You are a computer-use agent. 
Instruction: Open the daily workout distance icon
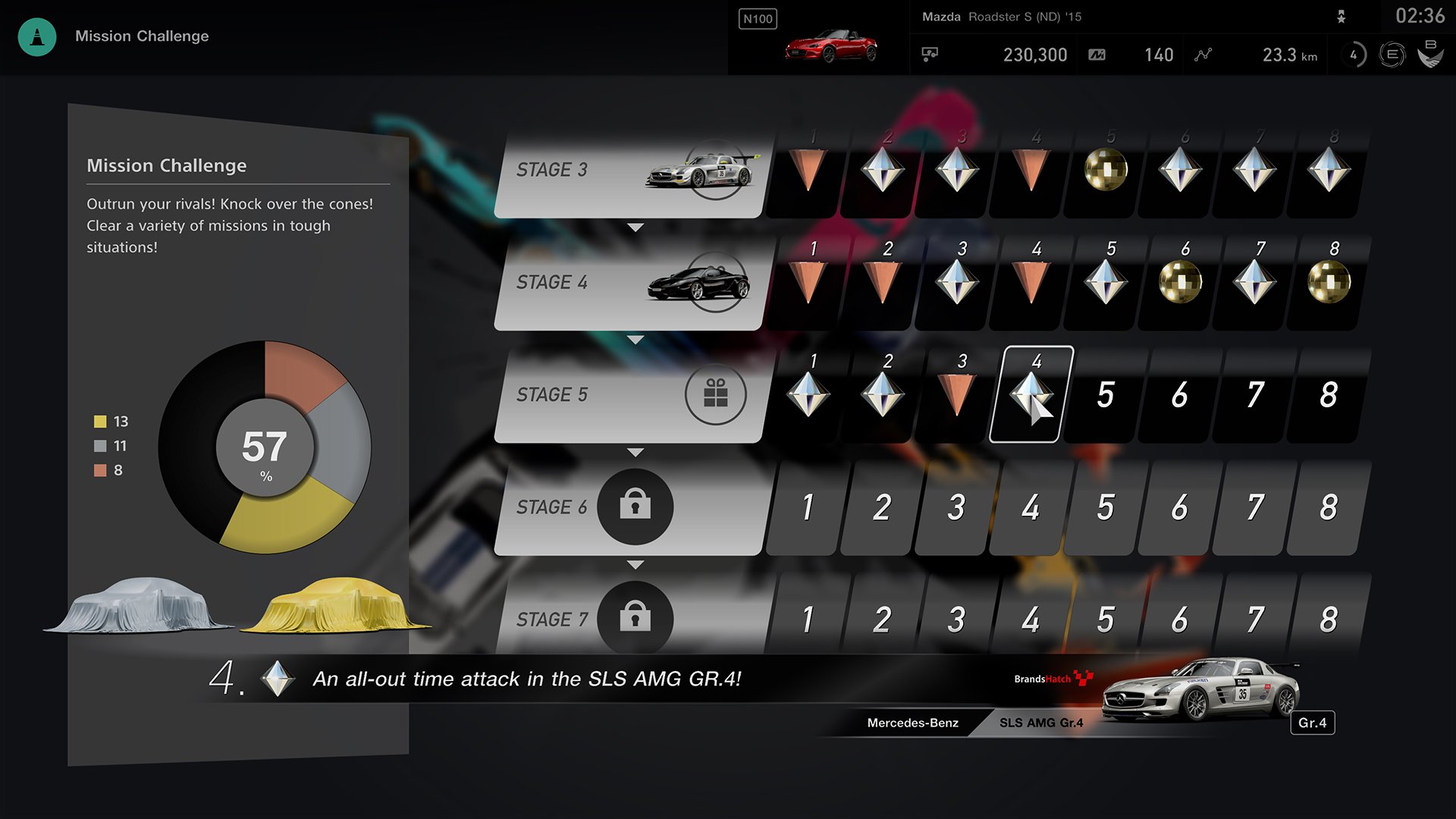pyautogui.click(x=1203, y=55)
